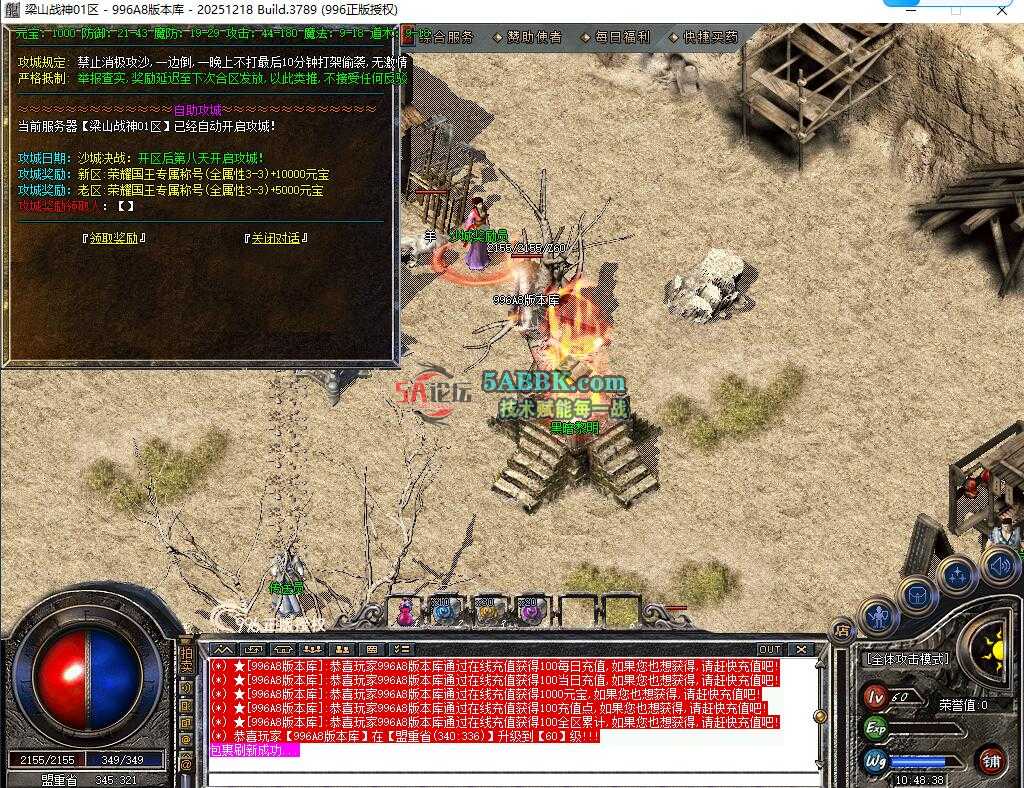
Task: Claim the siege reward via 领取奖励
Action: (114, 238)
